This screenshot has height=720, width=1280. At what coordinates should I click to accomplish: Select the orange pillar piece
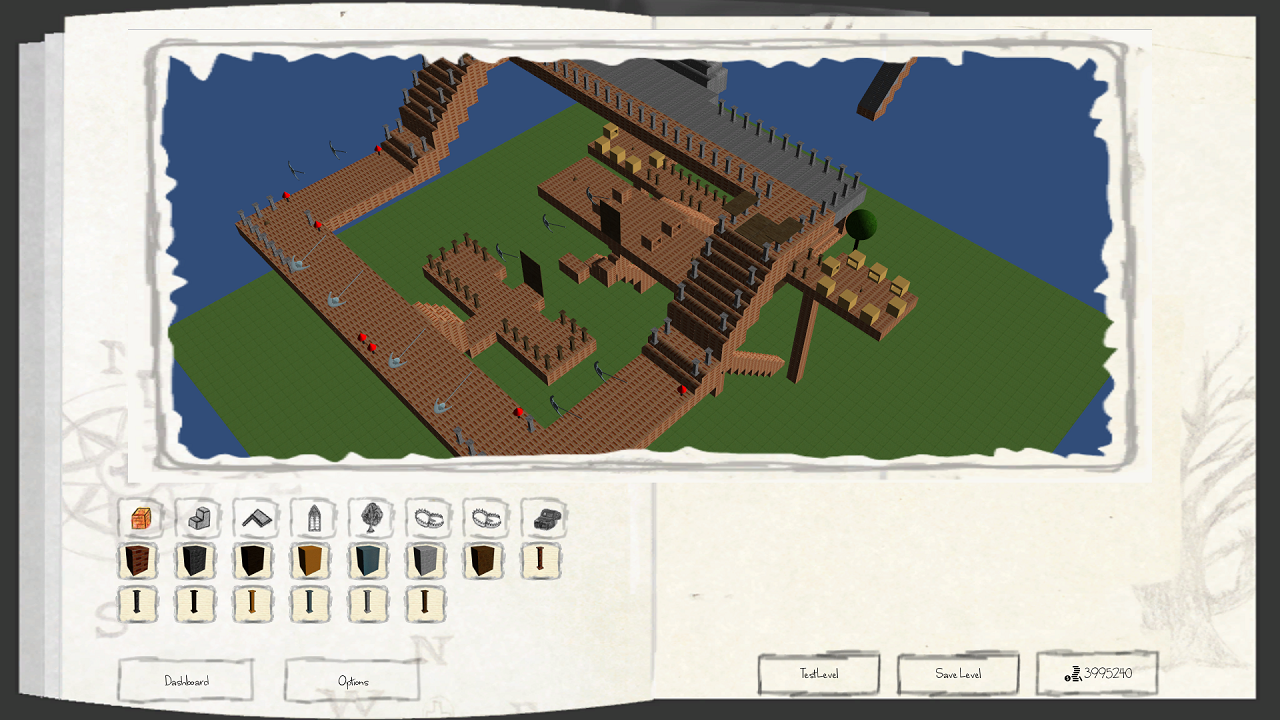click(253, 604)
